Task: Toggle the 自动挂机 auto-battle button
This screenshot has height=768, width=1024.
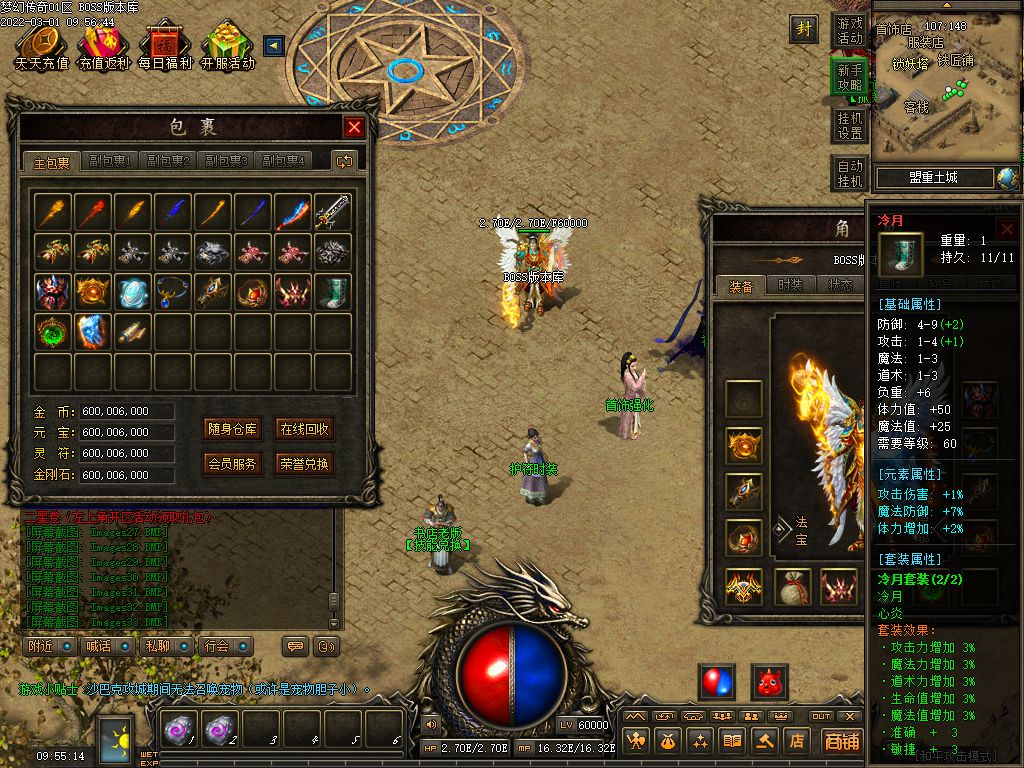Action: click(849, 173)
